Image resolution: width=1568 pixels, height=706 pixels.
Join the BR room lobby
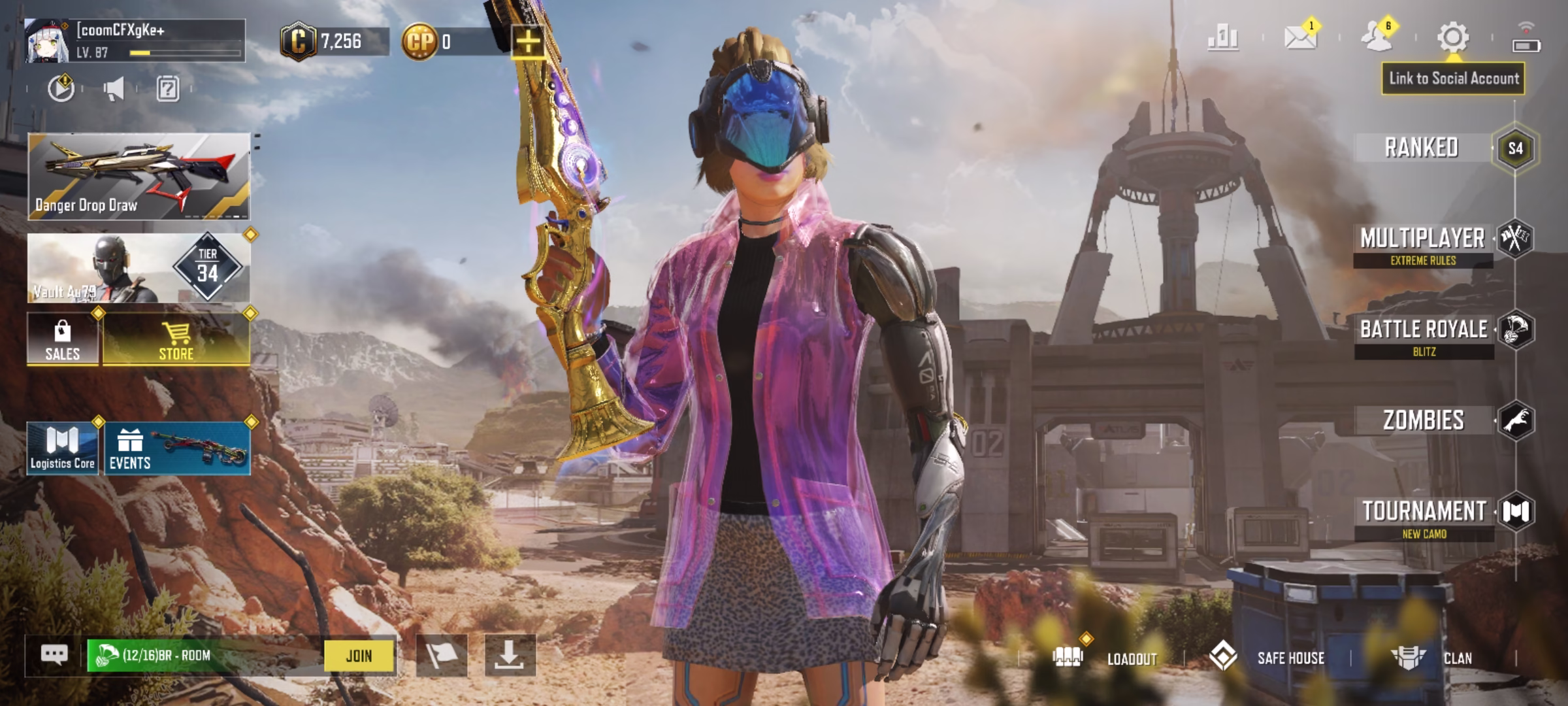pos(359,656)
